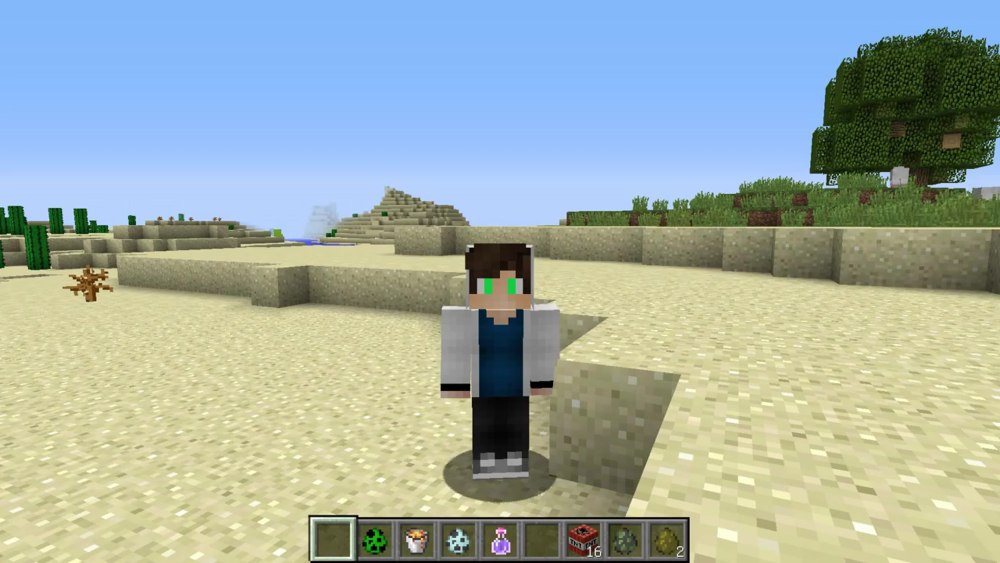1000x563 pixels.
Task: Choose the lava bucket in the hotbar
Action: tap(416, 540)
